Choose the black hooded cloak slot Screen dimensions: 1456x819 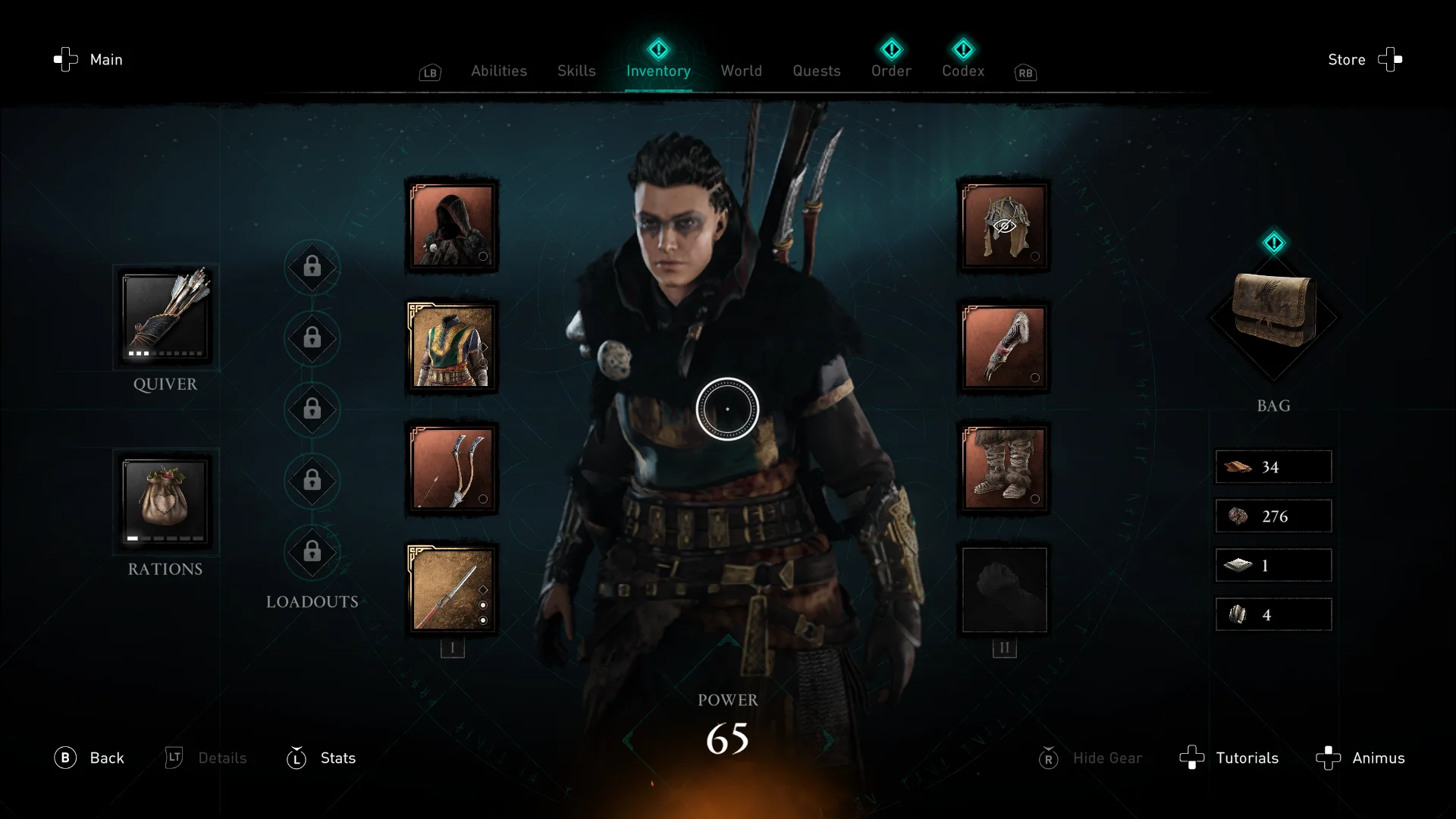[x=452, y=226]
